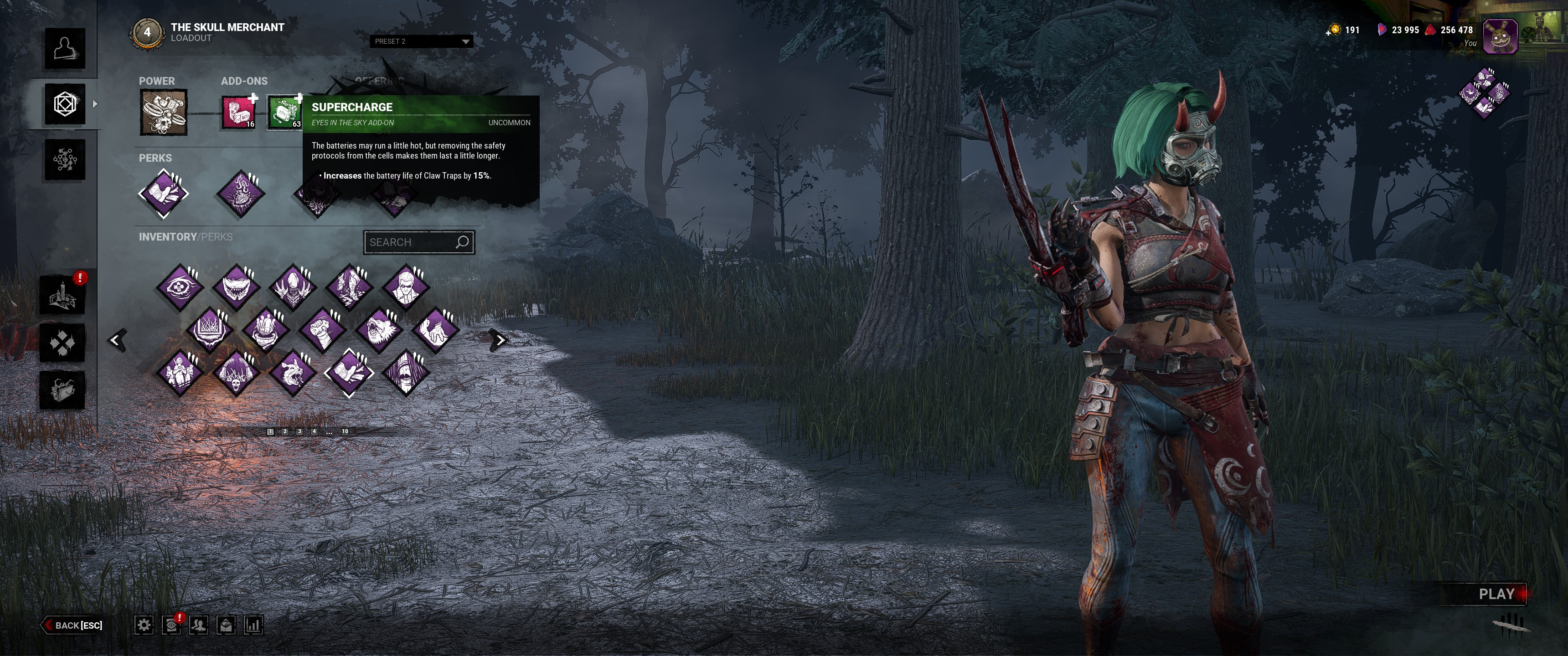The height and width of the screenshot is (656, 1568).
Task: Go back using the Back button
Action: coord(73,625)
